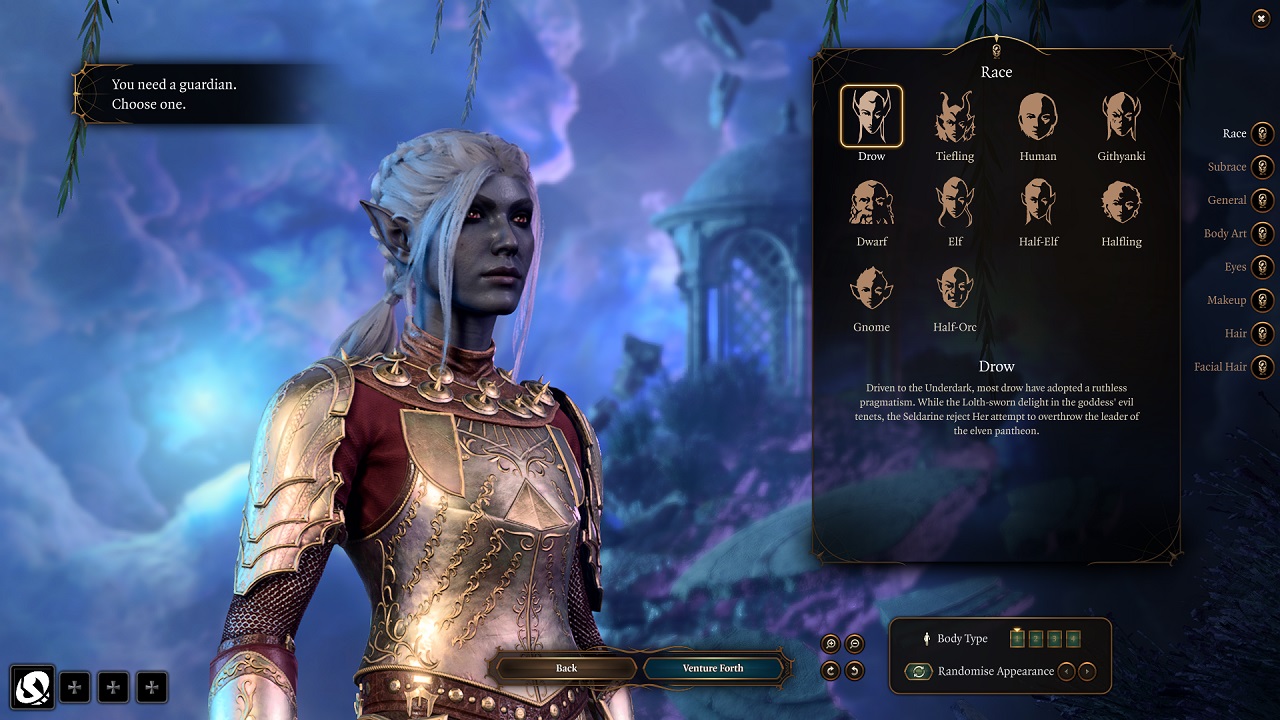This screenshot has width=1280, height=720.
Task: Select Body Type 3
Action: pos(1053,638)
